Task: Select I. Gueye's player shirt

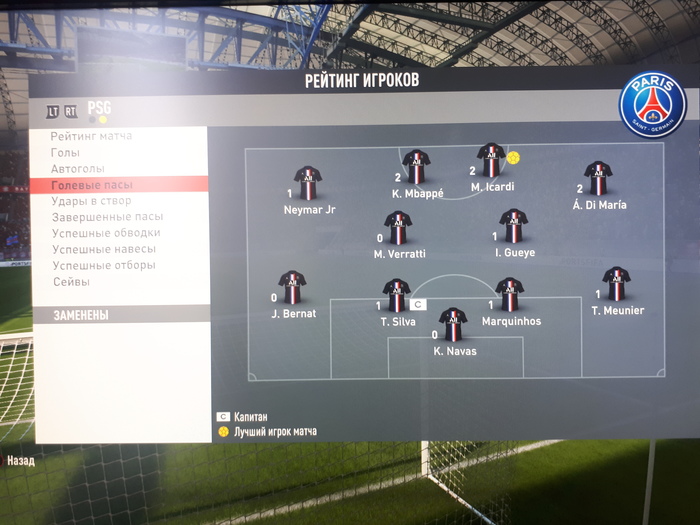Action: [x=513, y=226]
